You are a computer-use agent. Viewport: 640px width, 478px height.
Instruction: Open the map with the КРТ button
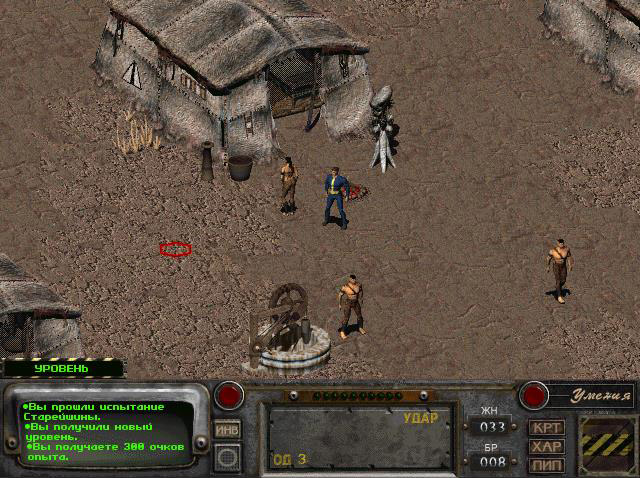546,428
